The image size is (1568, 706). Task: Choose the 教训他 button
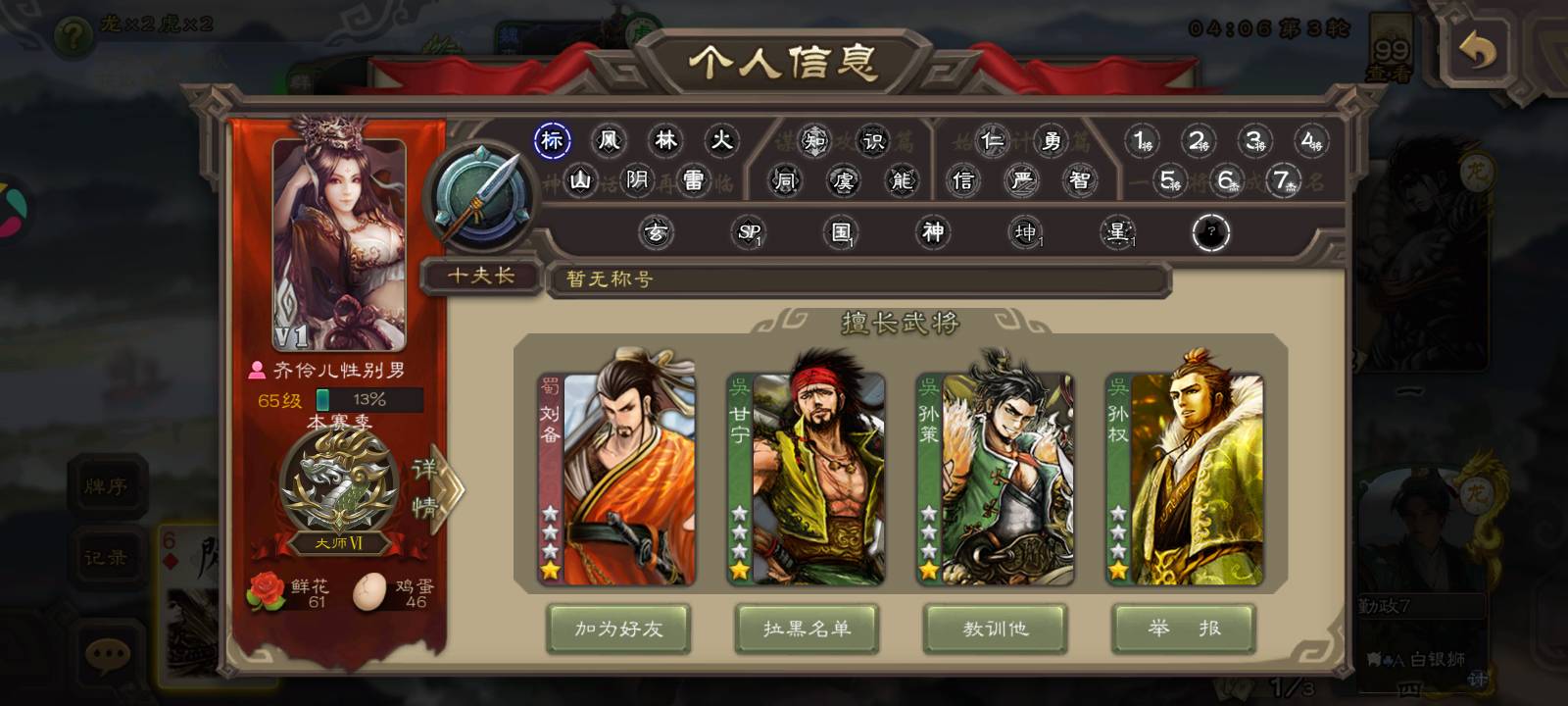[x=995, y=629]
